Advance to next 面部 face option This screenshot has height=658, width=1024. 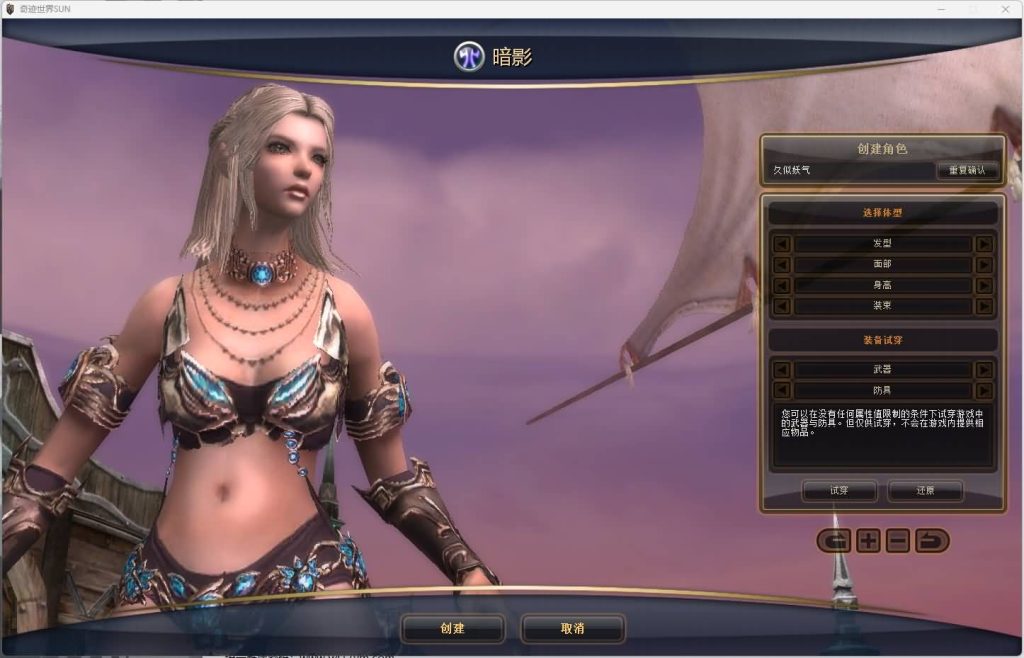984,265
